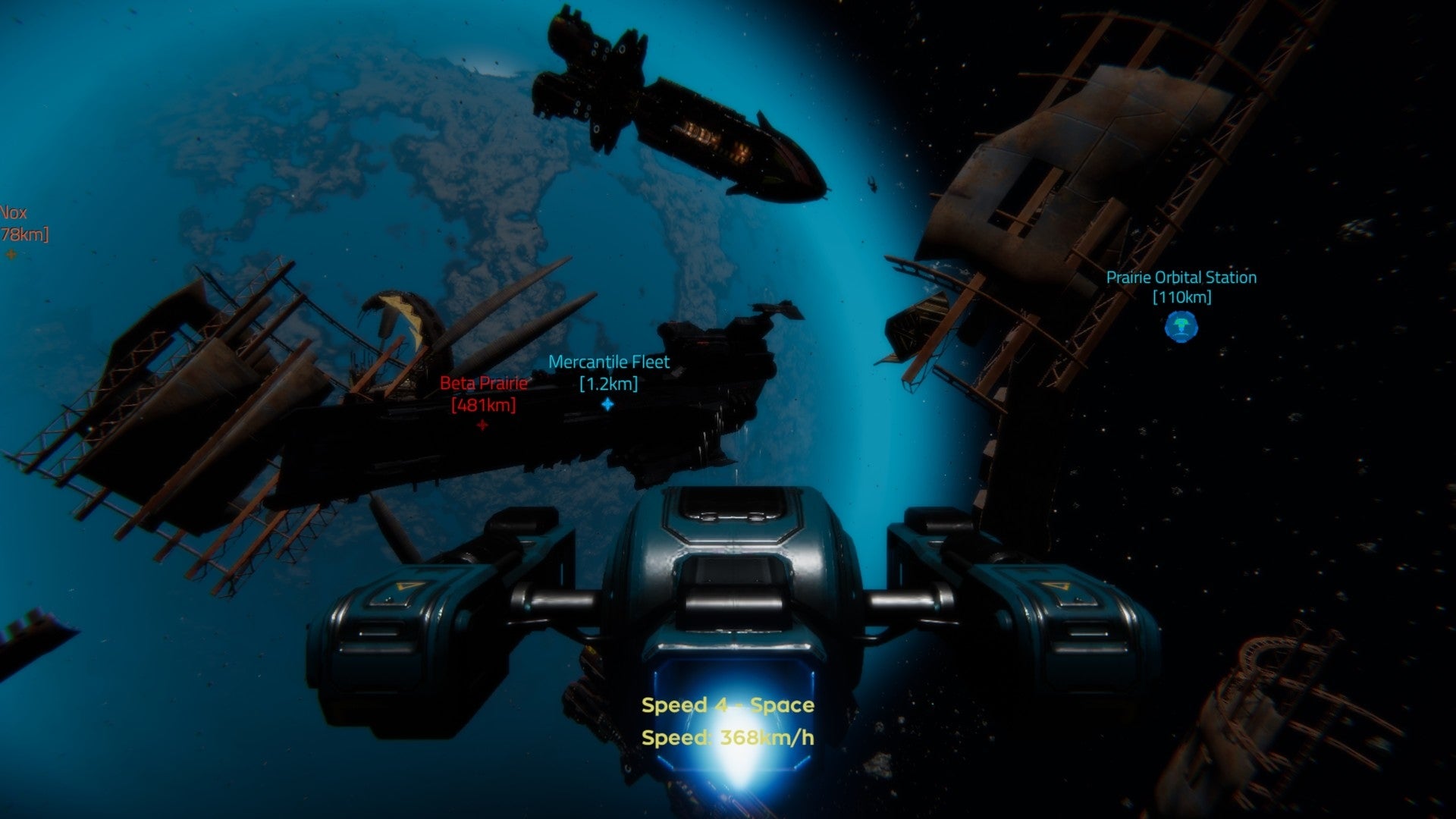This screenshot has width=1456, height=819.
Task: Click the cockpit speed display panel
Action: tap(733, 713)
